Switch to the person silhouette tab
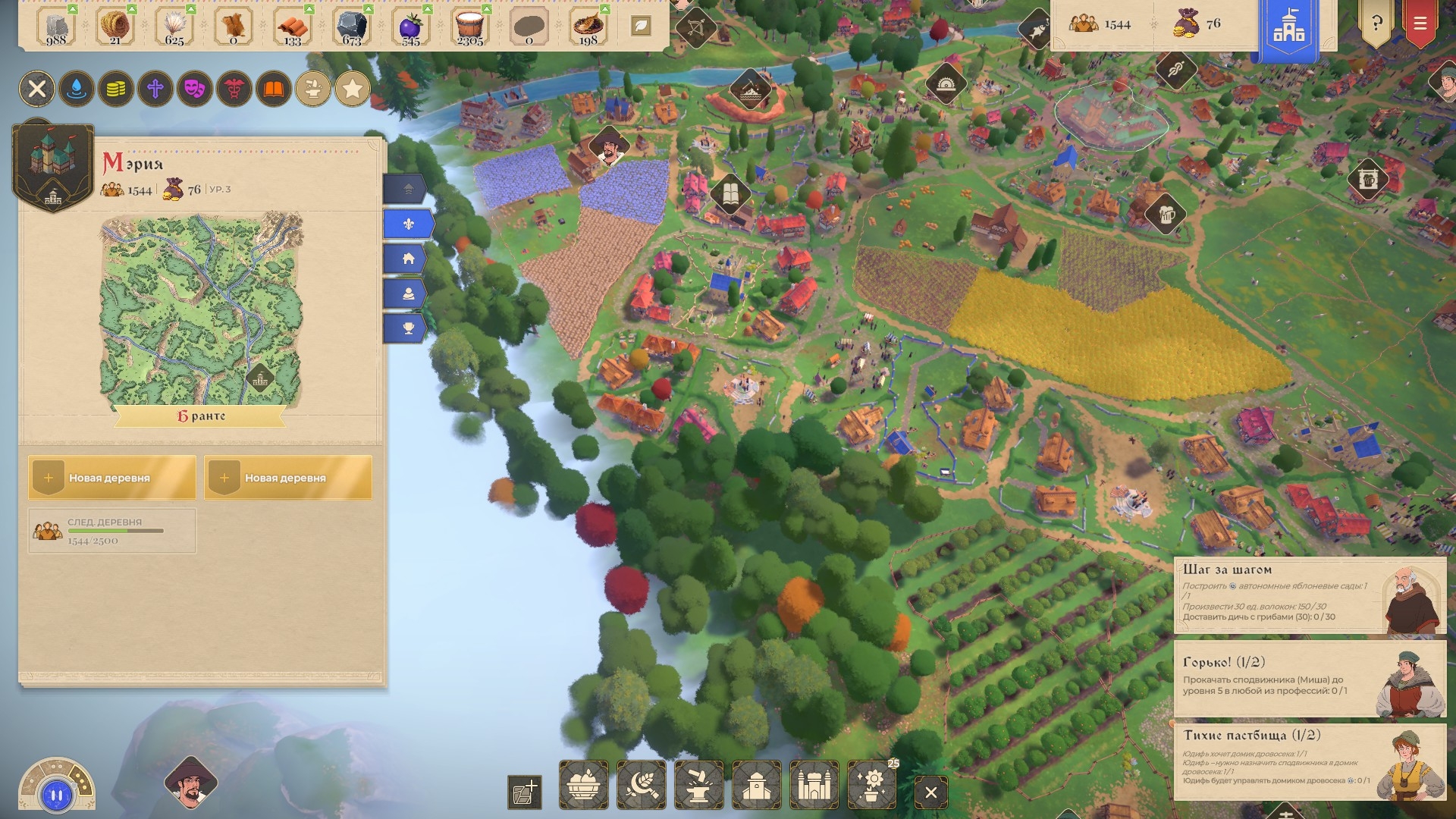Image resolution: width=1456 pixels, height=819 pixels. [408, 293]
